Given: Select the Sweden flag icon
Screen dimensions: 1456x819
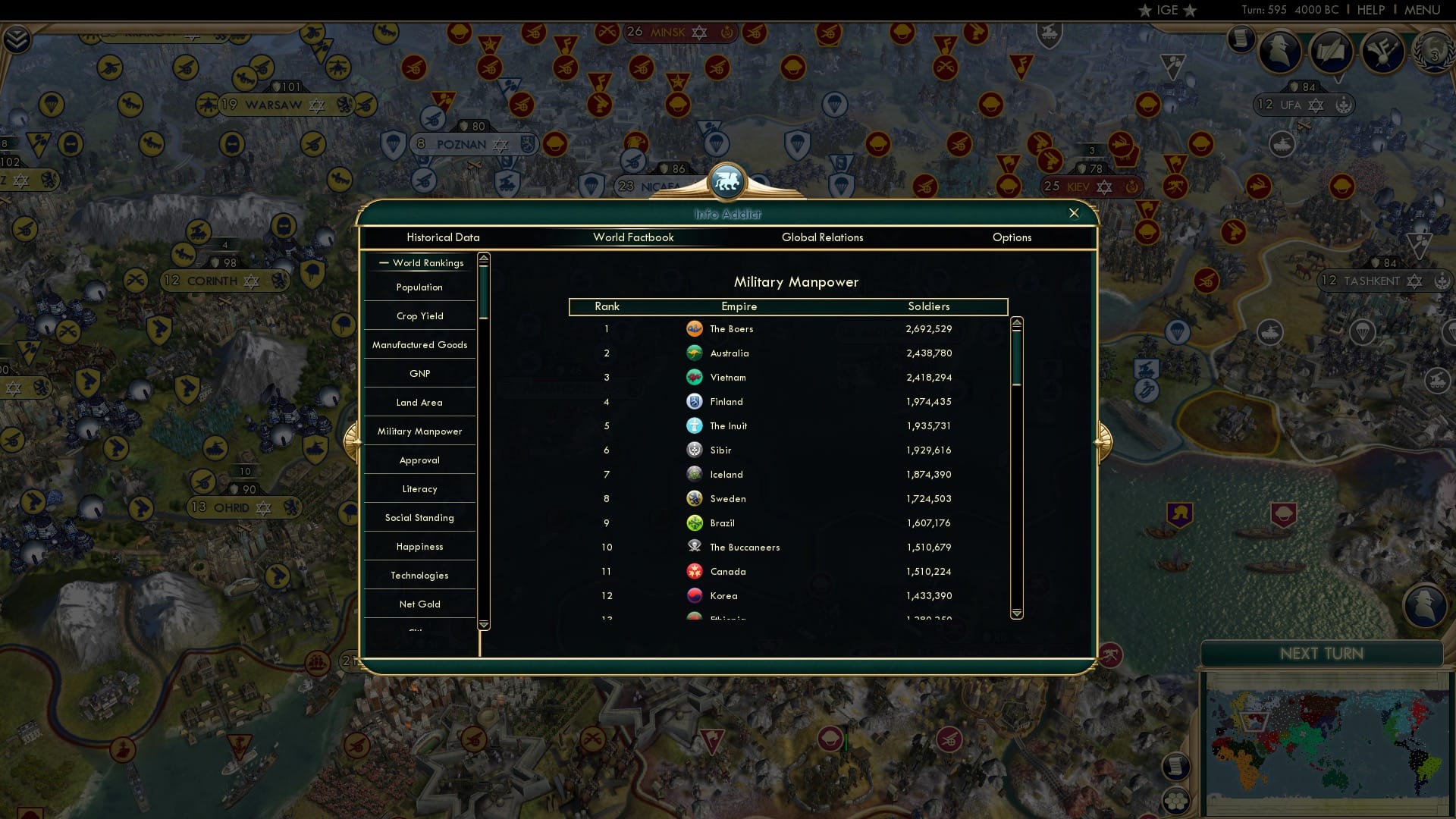Looking at the screenshot, I should 695,498.
